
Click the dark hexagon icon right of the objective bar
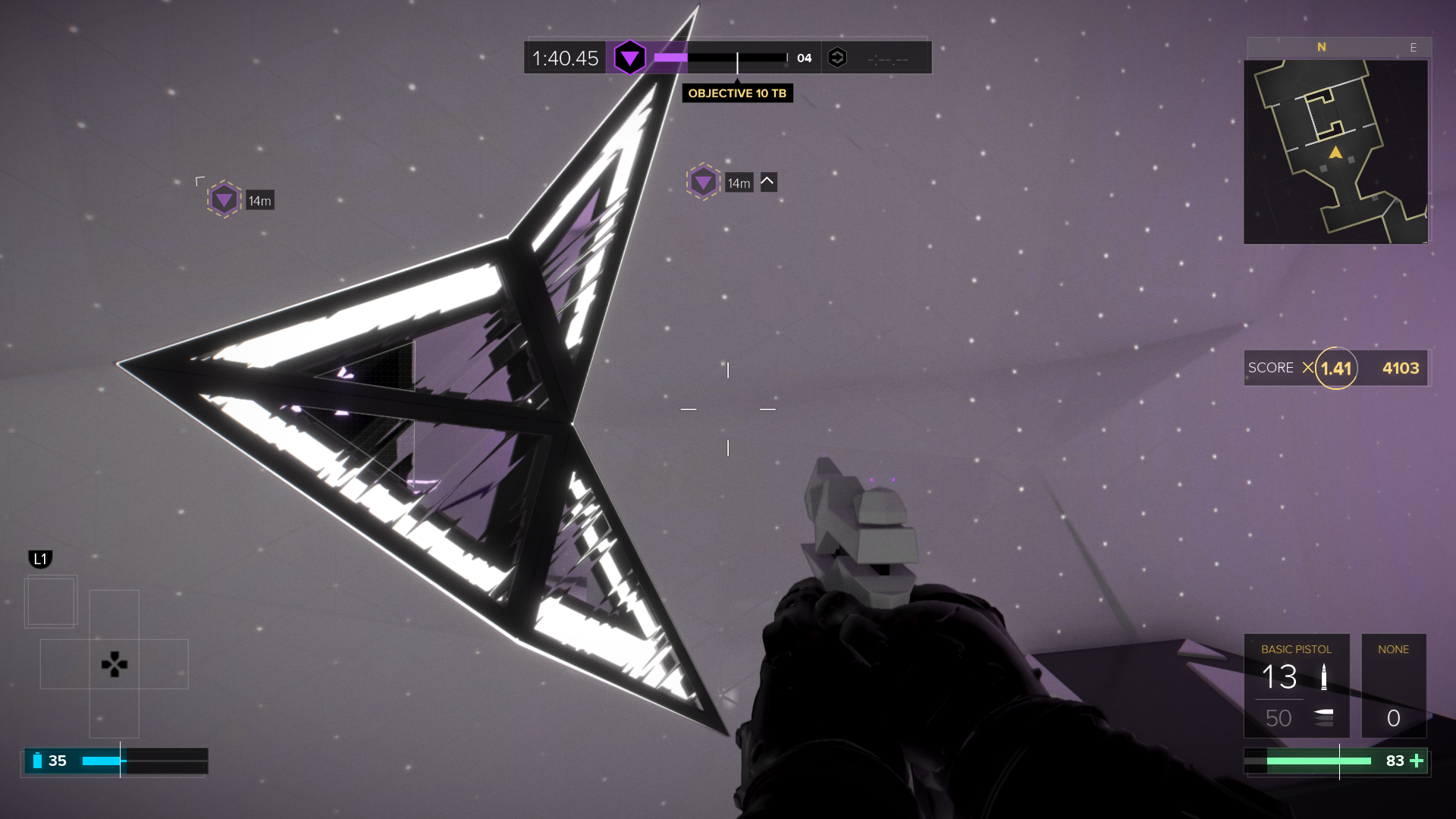pos(837,58)
